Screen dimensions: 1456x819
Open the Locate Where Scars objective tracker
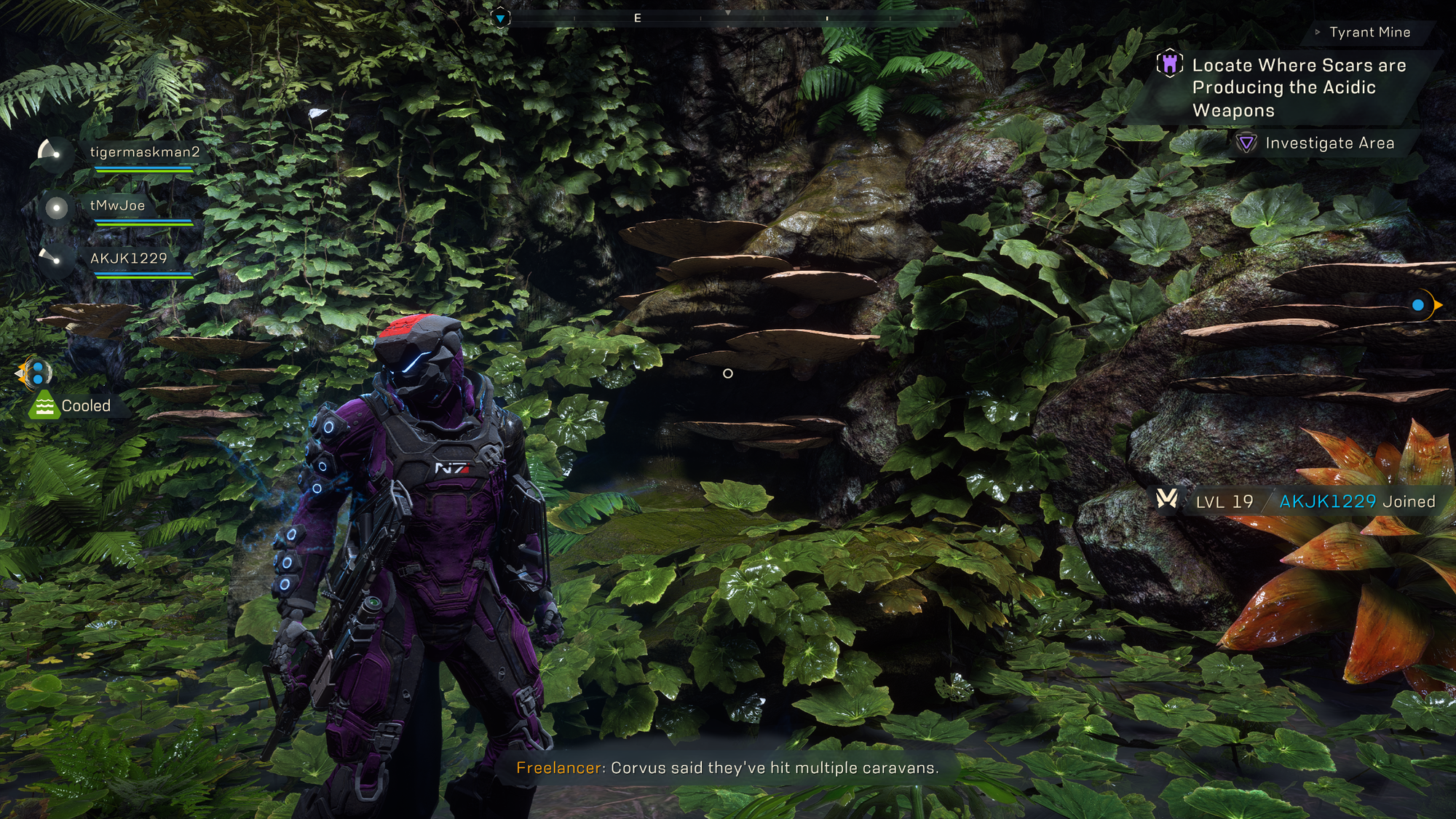coord(1298,87)
